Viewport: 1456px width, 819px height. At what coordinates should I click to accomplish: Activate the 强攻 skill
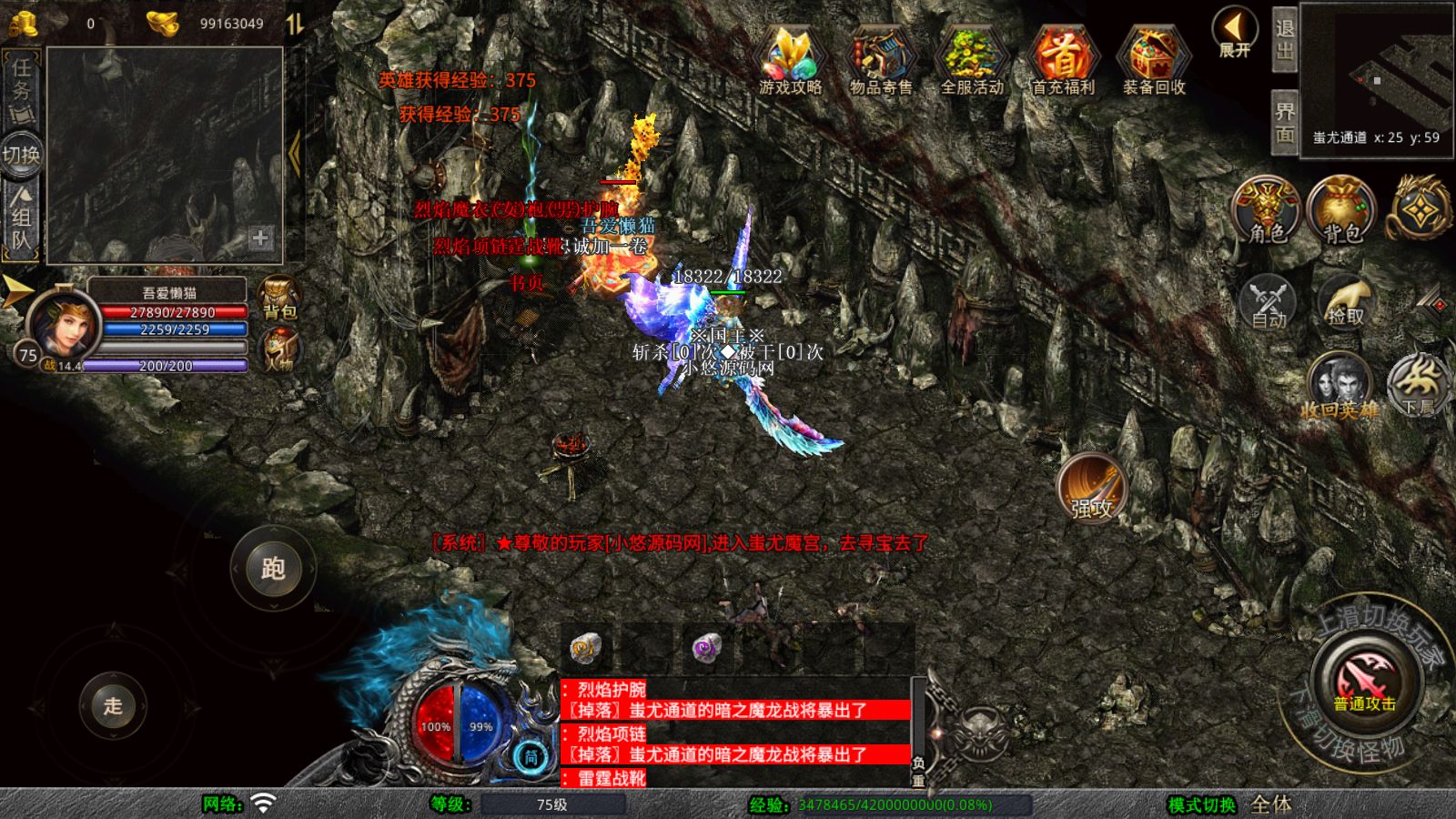1091,488
